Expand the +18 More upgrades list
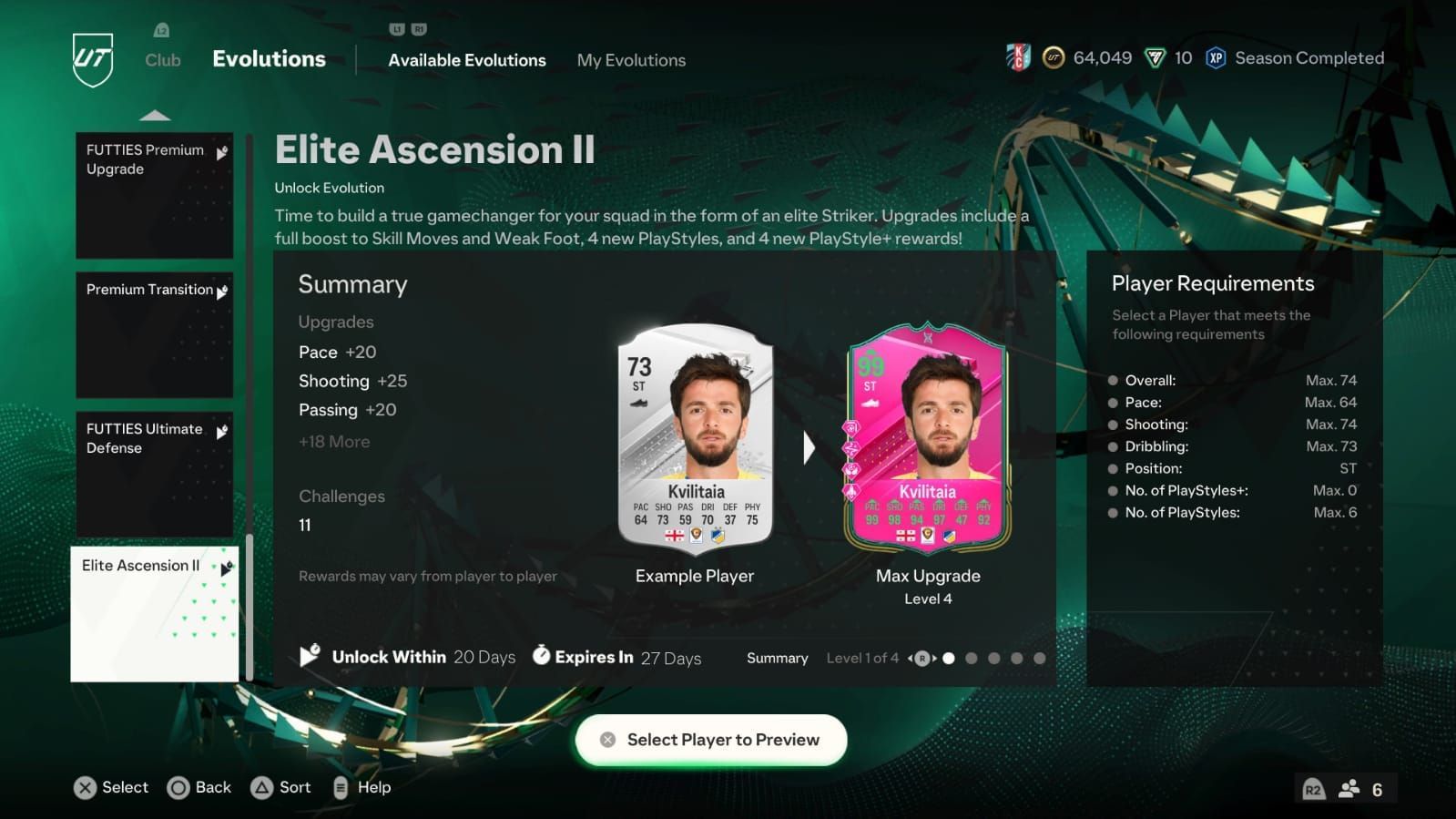 click(333, 442)
